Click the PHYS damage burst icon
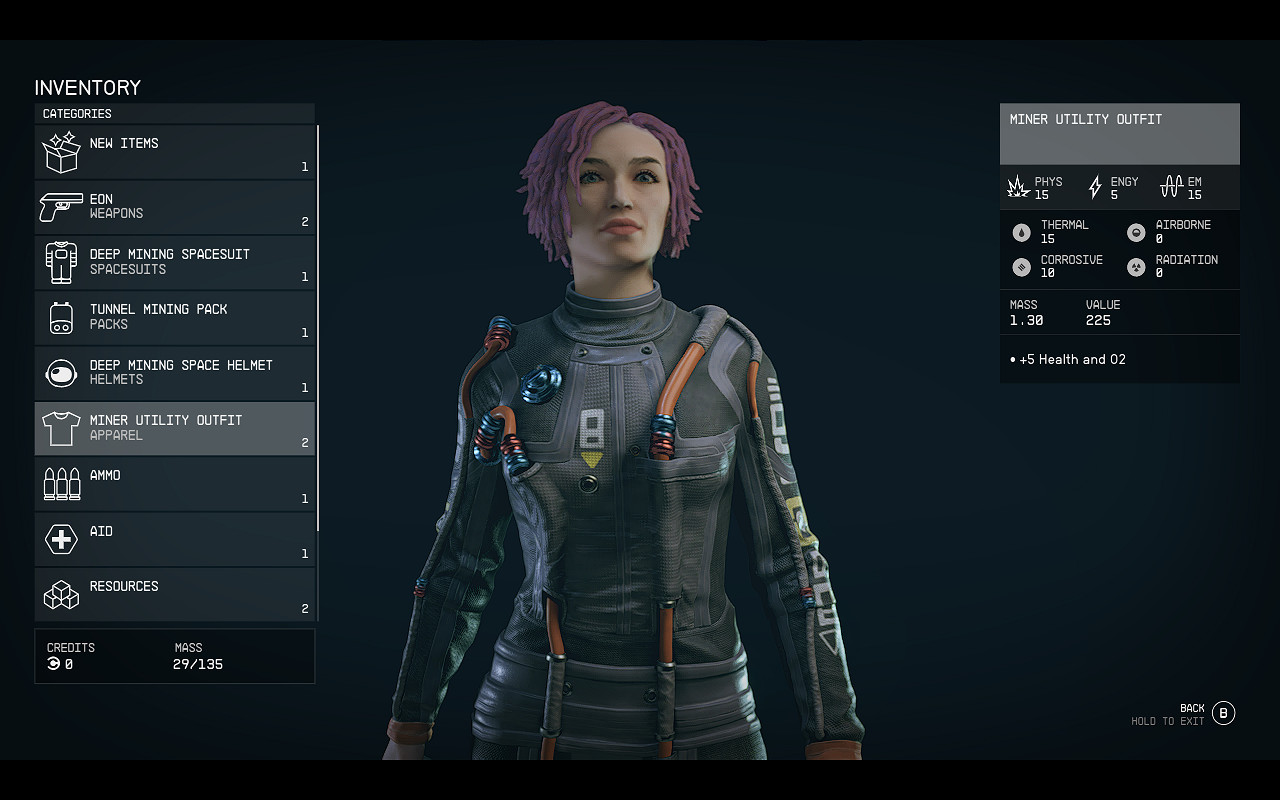The width and height of the screenshot is (1280, 800). click(x=1018, y=186)
